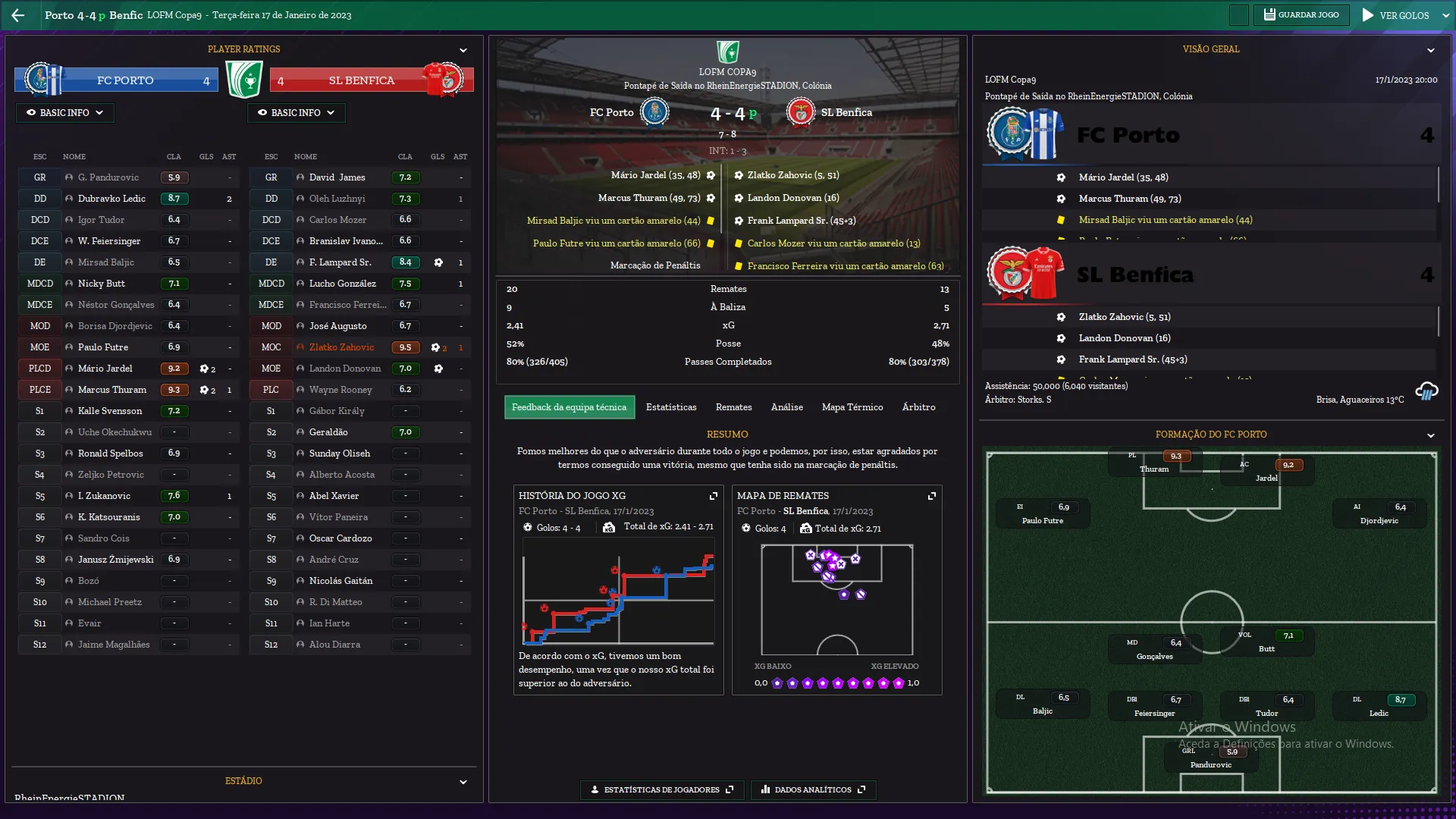Screen dimensions: 1456x819
Task: Expand the Player Ratings panel selector
Action: [x=463, y=50]
